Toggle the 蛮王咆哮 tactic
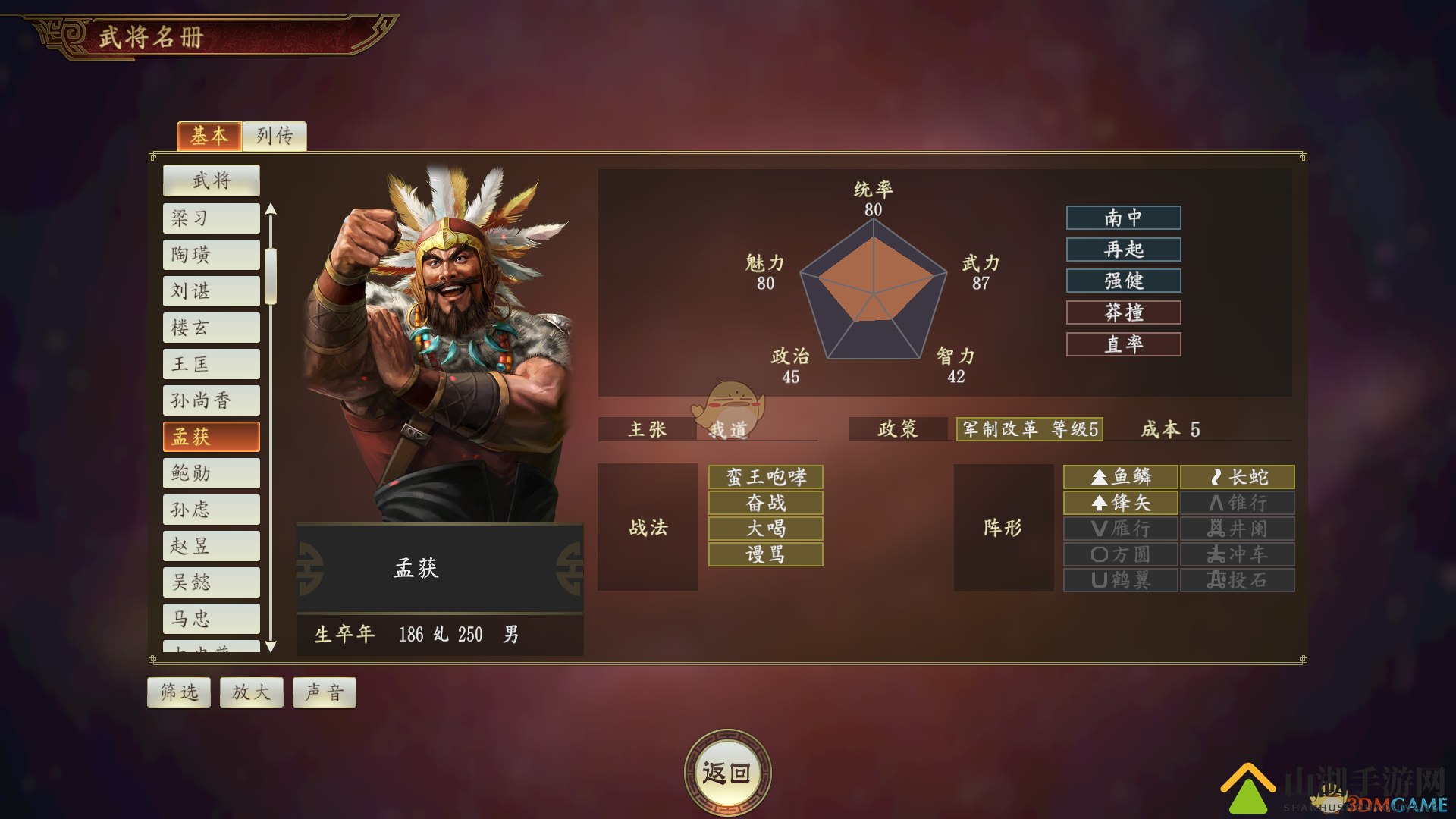Viewport: 1456px width, 819px height. pos(764,477)
